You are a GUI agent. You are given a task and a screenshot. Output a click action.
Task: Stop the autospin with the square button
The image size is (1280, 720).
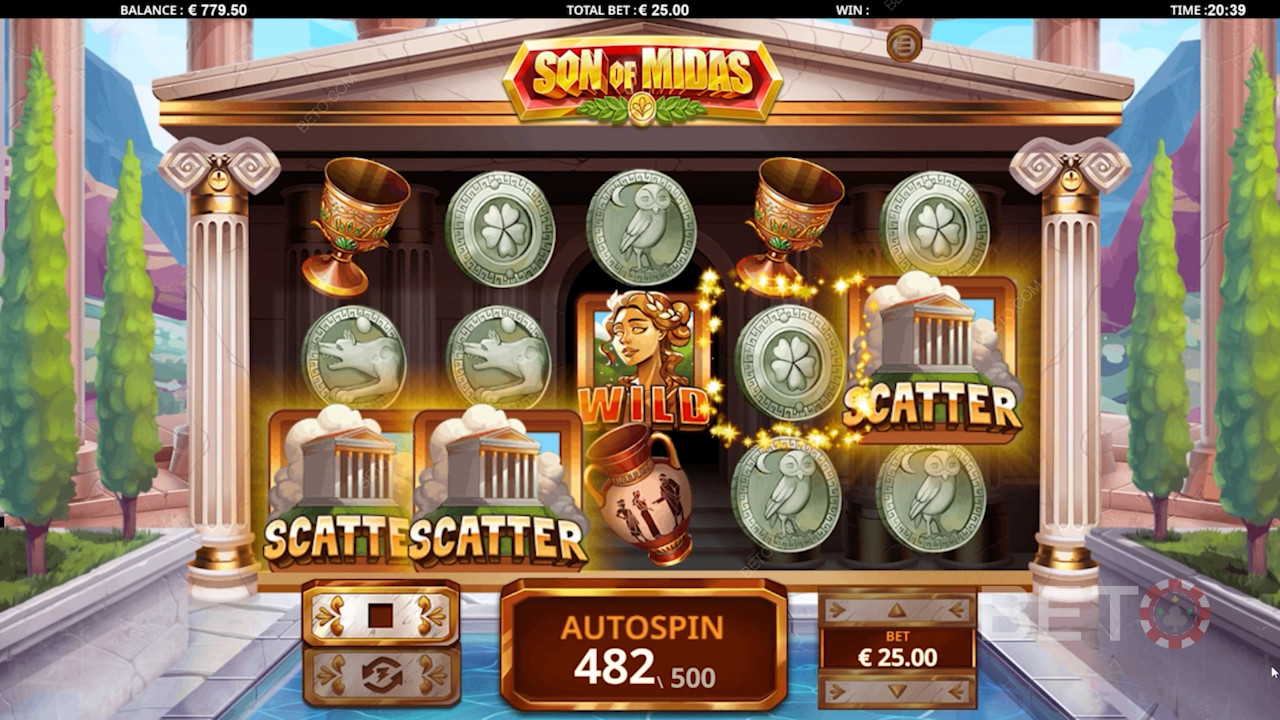(x=380, y=615)
